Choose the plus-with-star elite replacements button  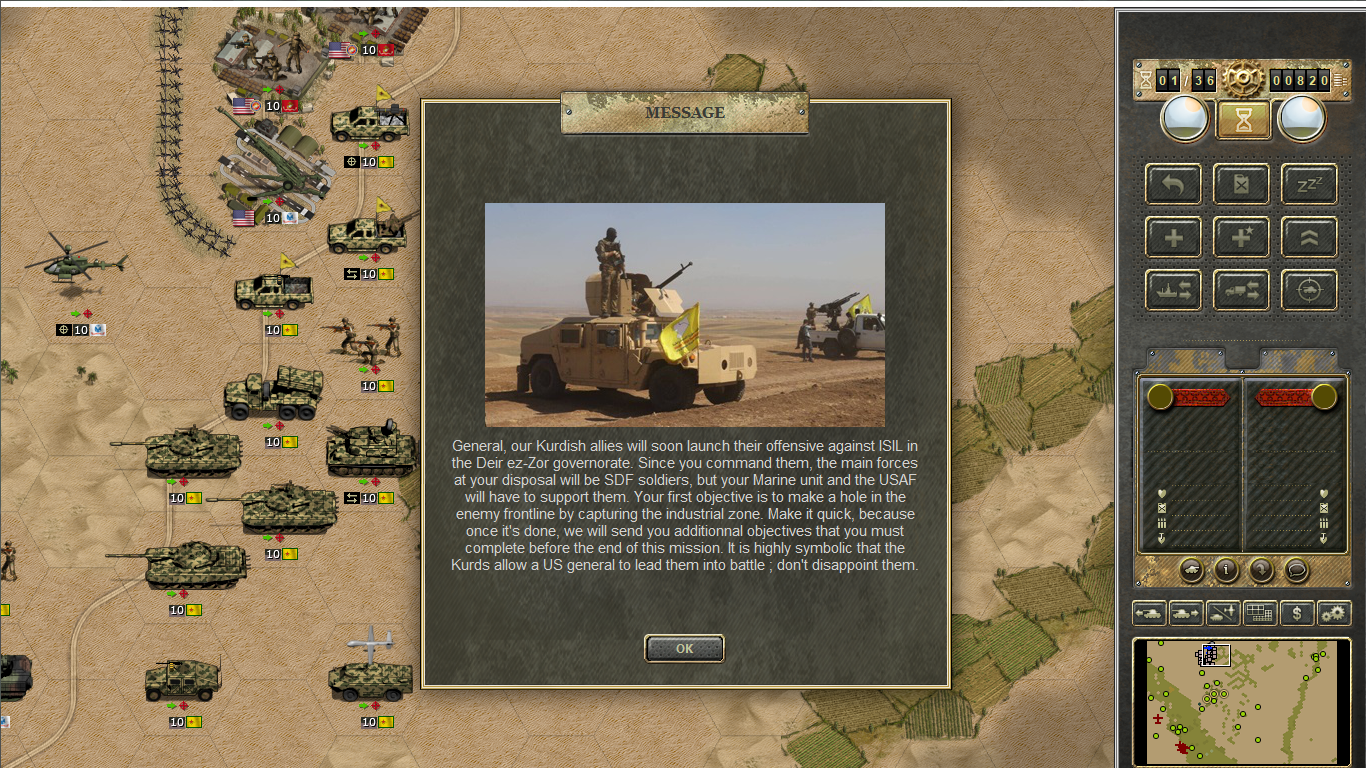click(x=1241, y=237)
